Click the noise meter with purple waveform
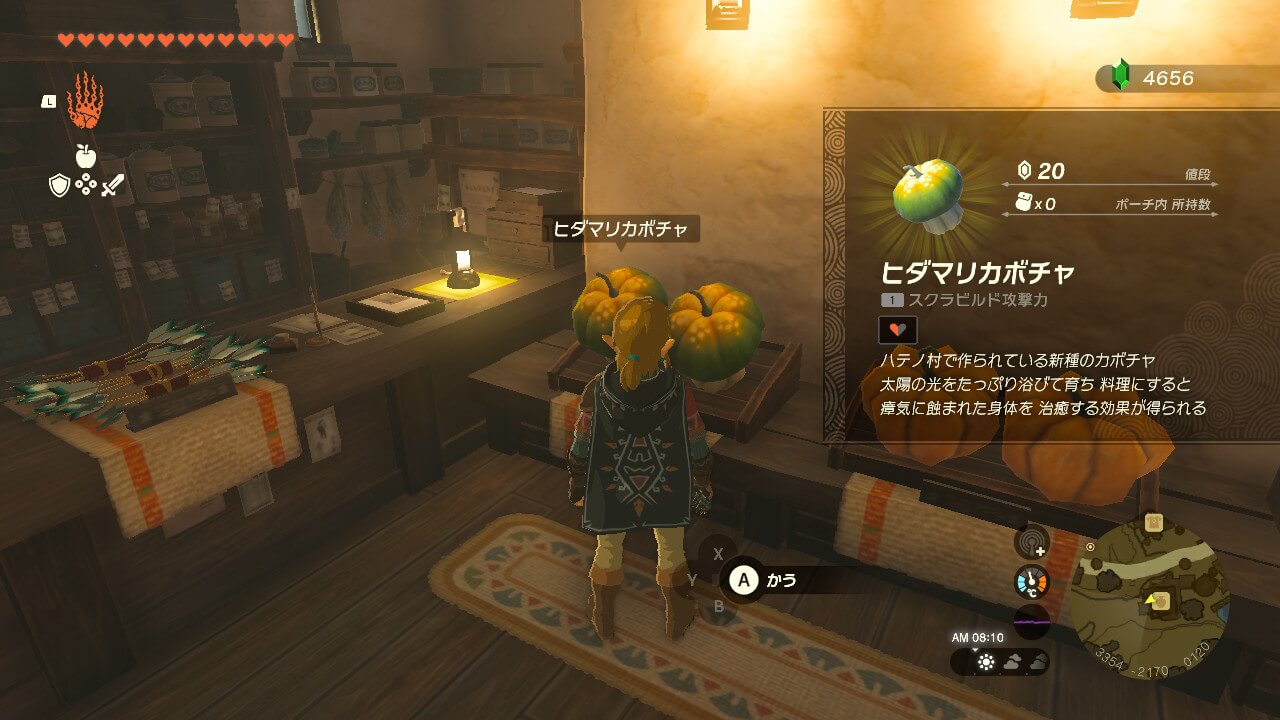The image size is (1280, 720). [x=1031, y=620]
